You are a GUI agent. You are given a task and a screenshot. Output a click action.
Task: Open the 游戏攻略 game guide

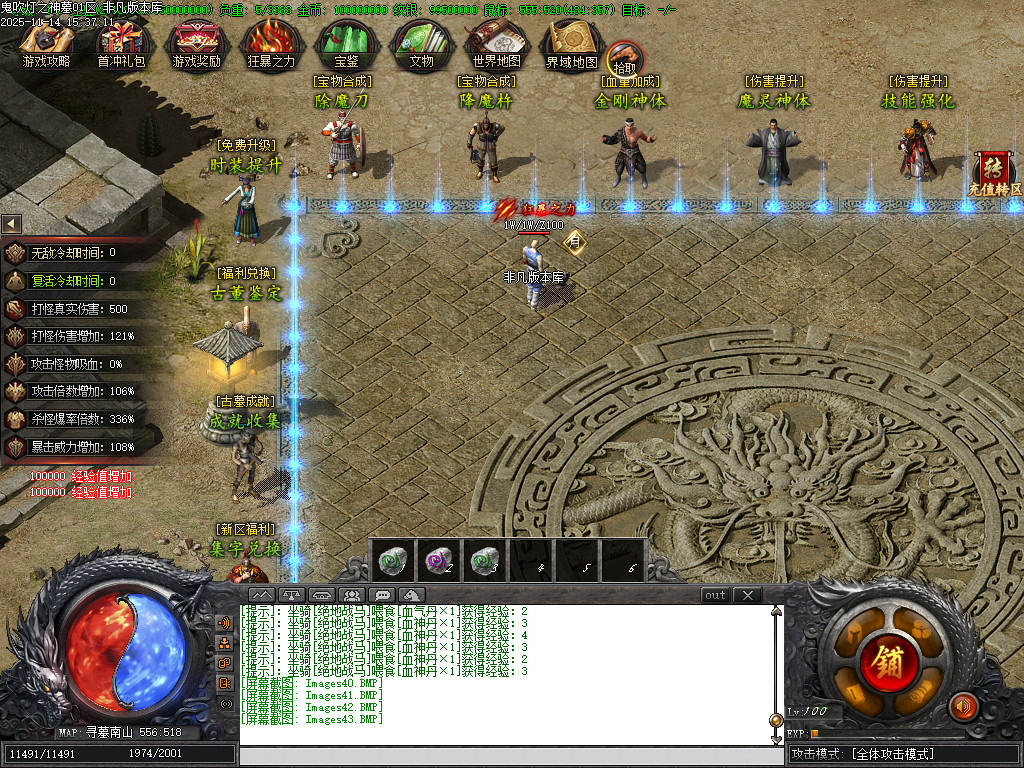(x=46, y=44)
